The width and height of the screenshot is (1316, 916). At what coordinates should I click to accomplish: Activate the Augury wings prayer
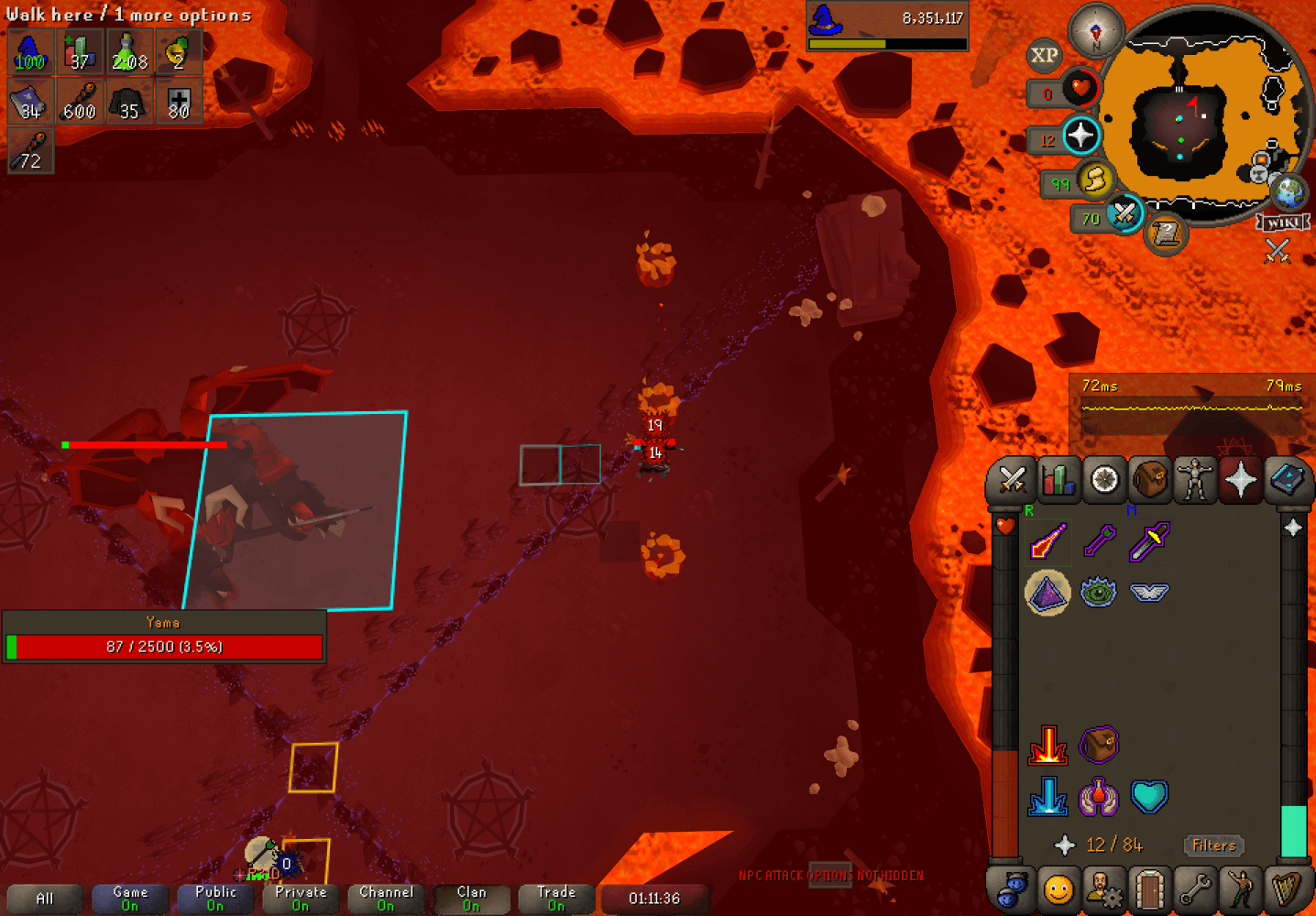click(x=1149, y=592)
